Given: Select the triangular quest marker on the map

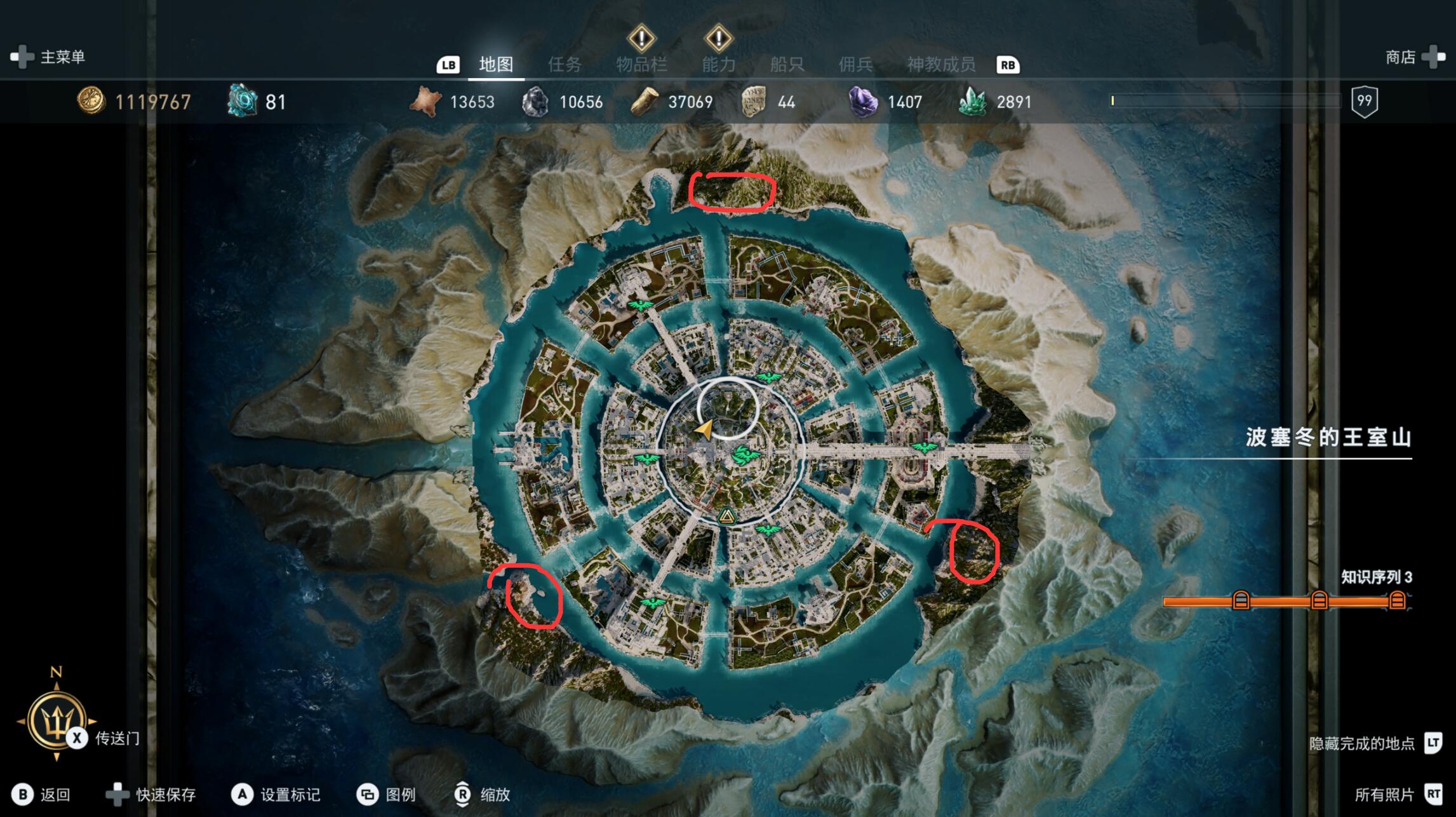Looking at the screenshot, I should point(726,515).
